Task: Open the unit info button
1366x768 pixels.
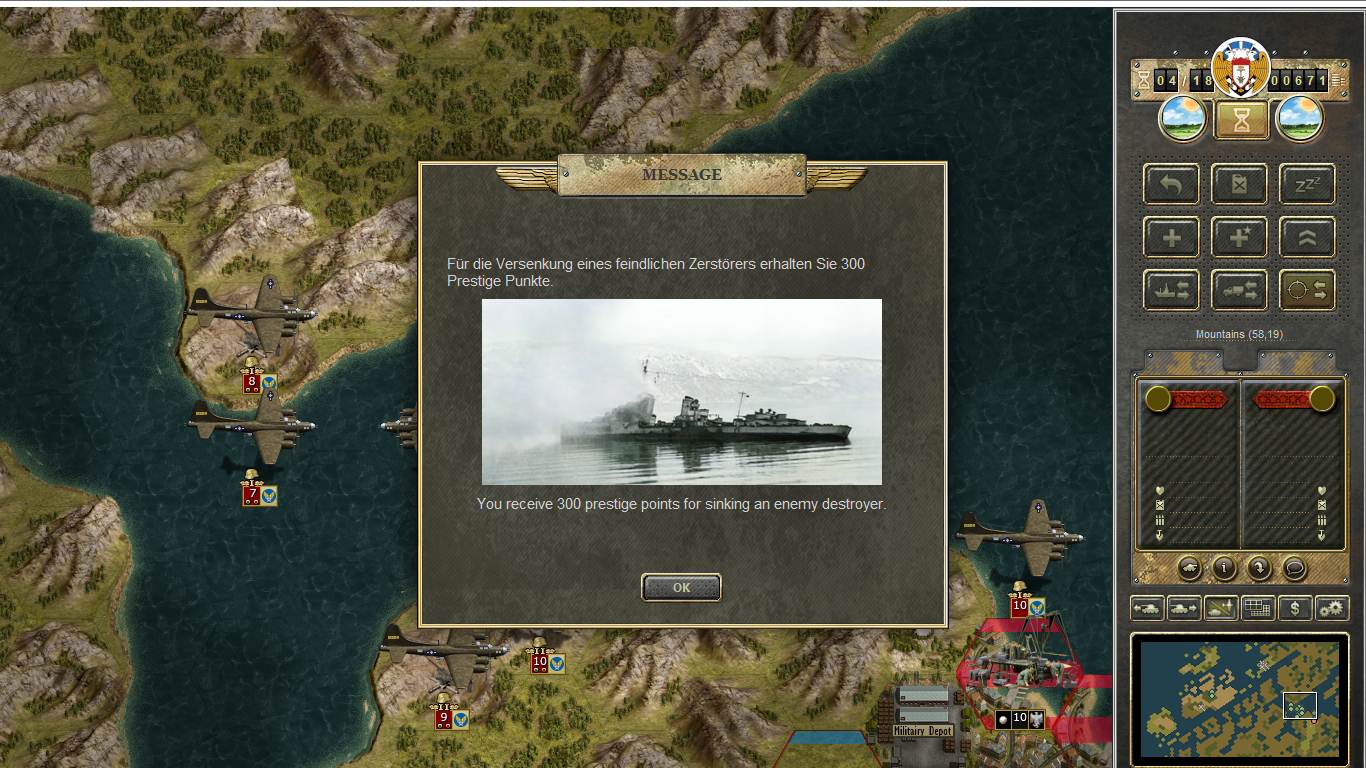Action: pyautogui.click(x=1225, y=568)
